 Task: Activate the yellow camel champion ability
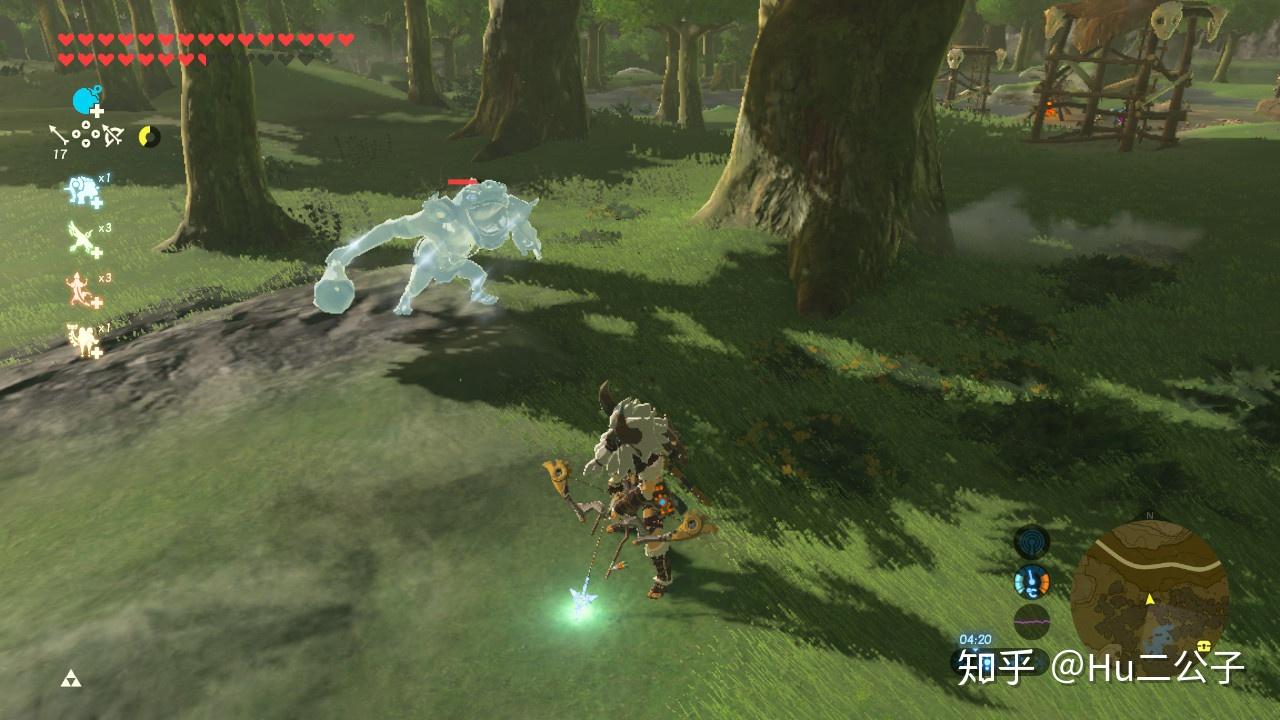click(84, 340)
